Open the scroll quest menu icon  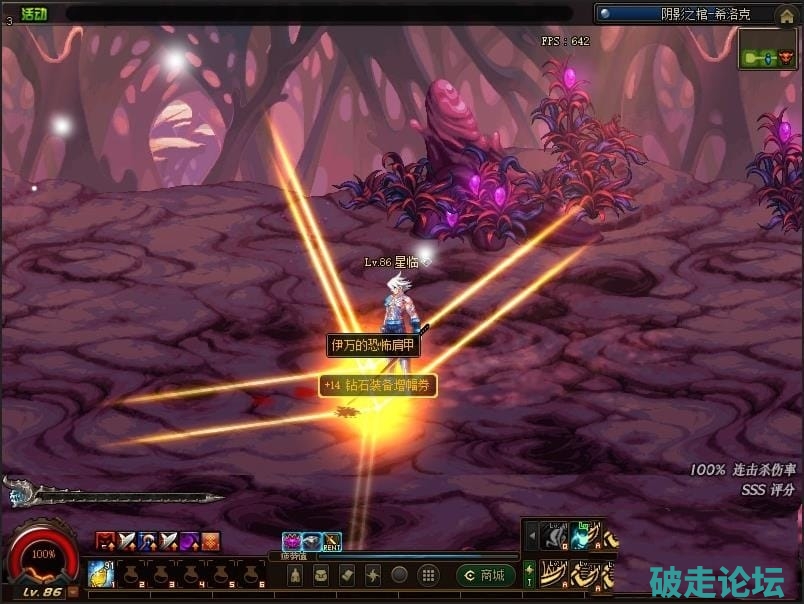pos(347,575)
